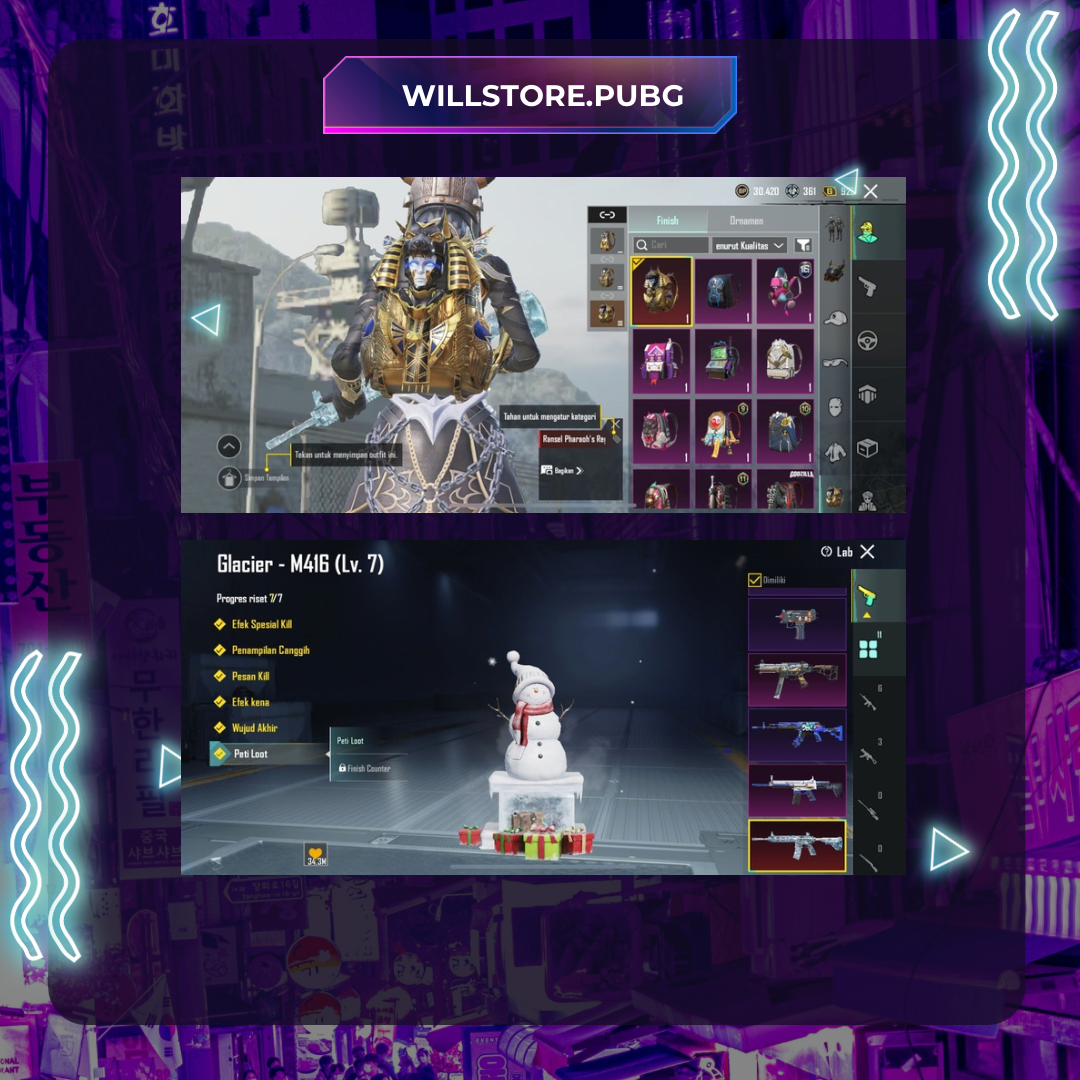This screenshot has width=1080, height=1080.
Task: Select the cap headwear category icon
Action: (835, 318)
